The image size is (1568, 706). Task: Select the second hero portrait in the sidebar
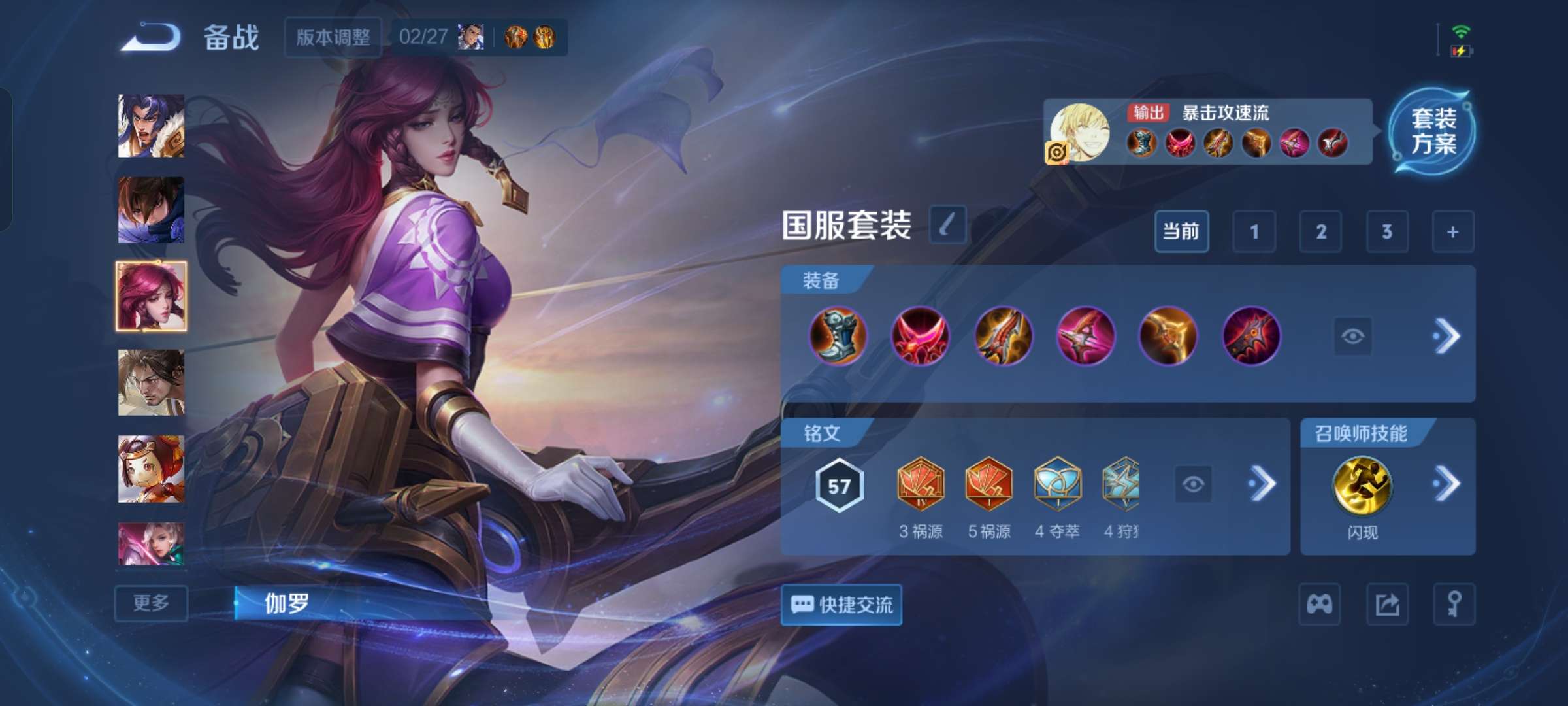point(150,212)
